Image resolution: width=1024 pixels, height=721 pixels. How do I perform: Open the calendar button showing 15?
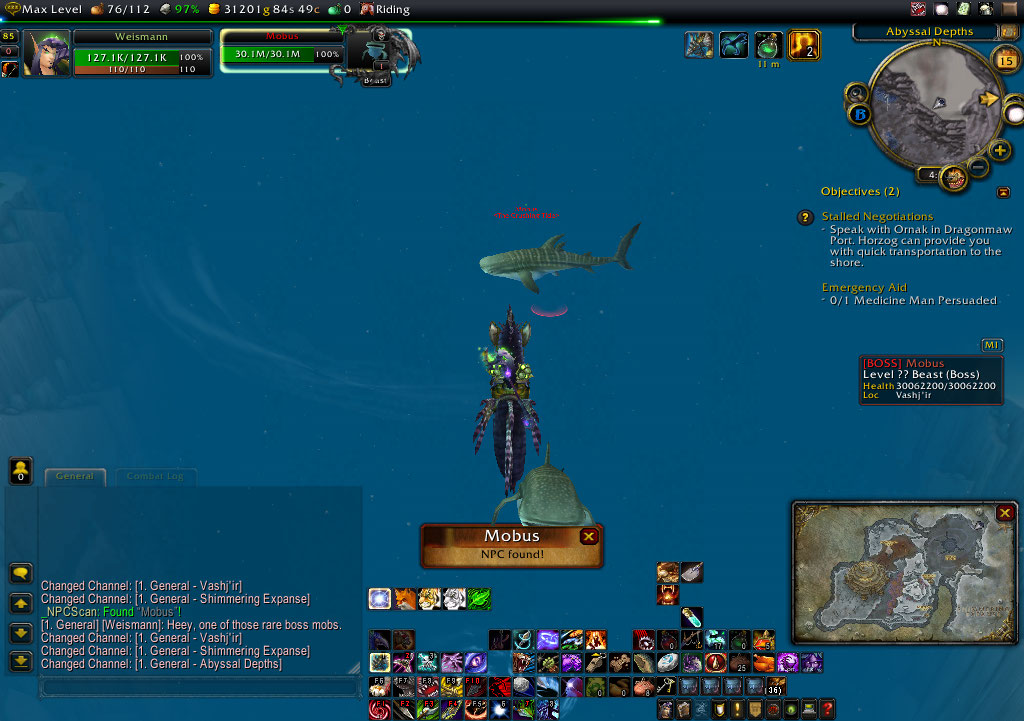click(x=1005, y=62)
